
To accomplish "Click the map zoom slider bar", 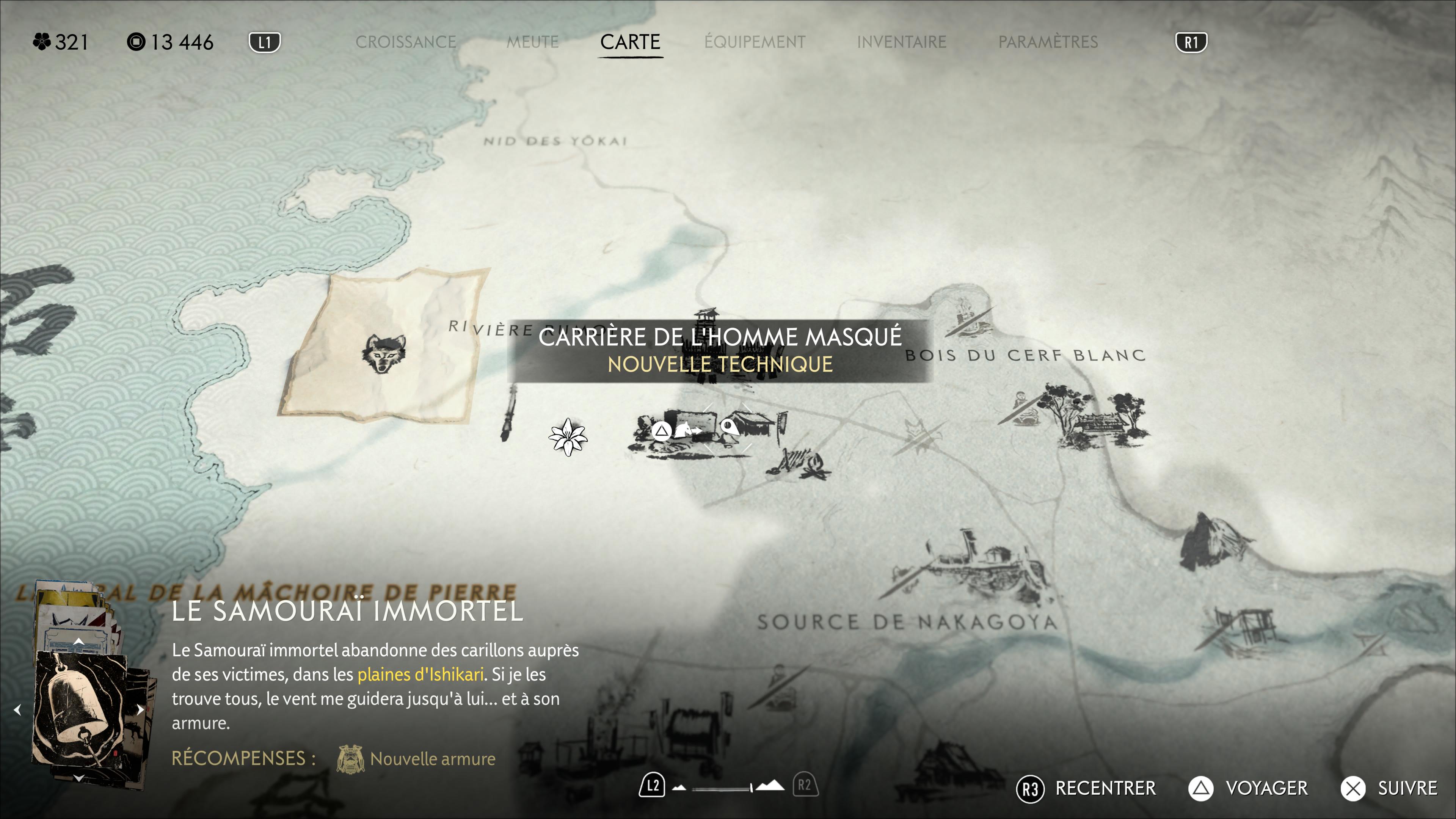I will click(722, 788).
